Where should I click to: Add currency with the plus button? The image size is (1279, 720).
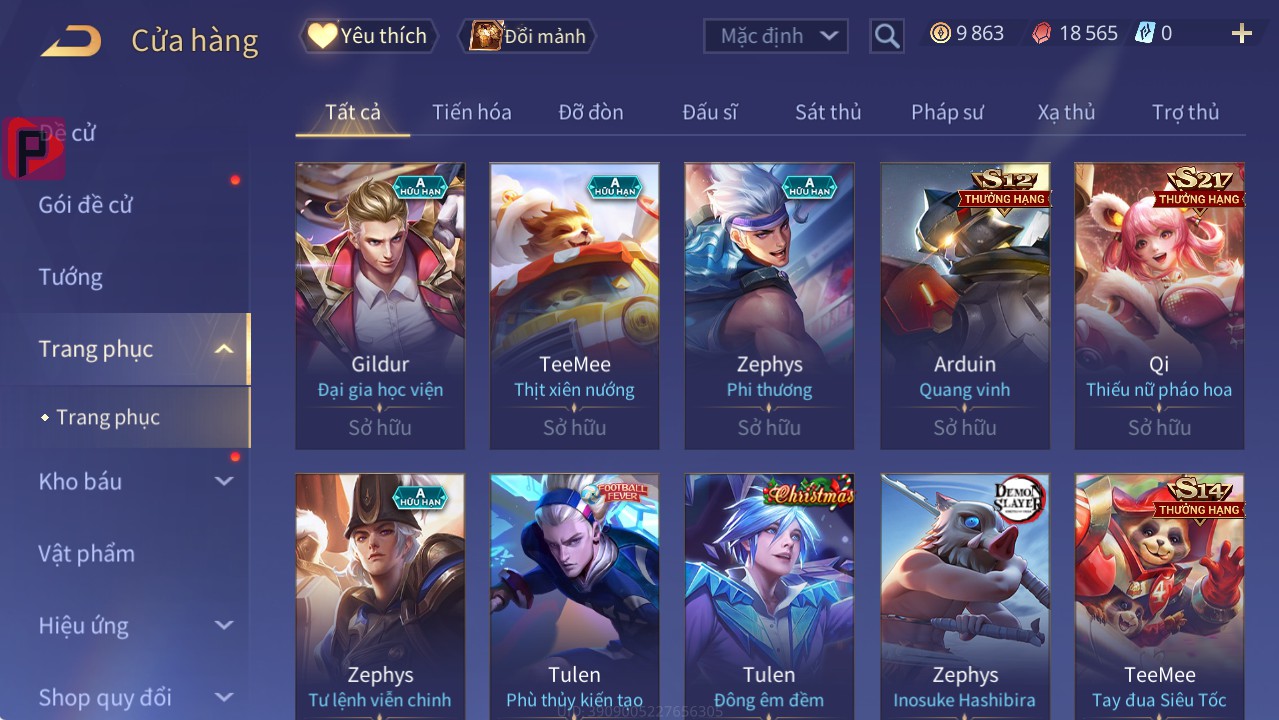[1241, 34]
